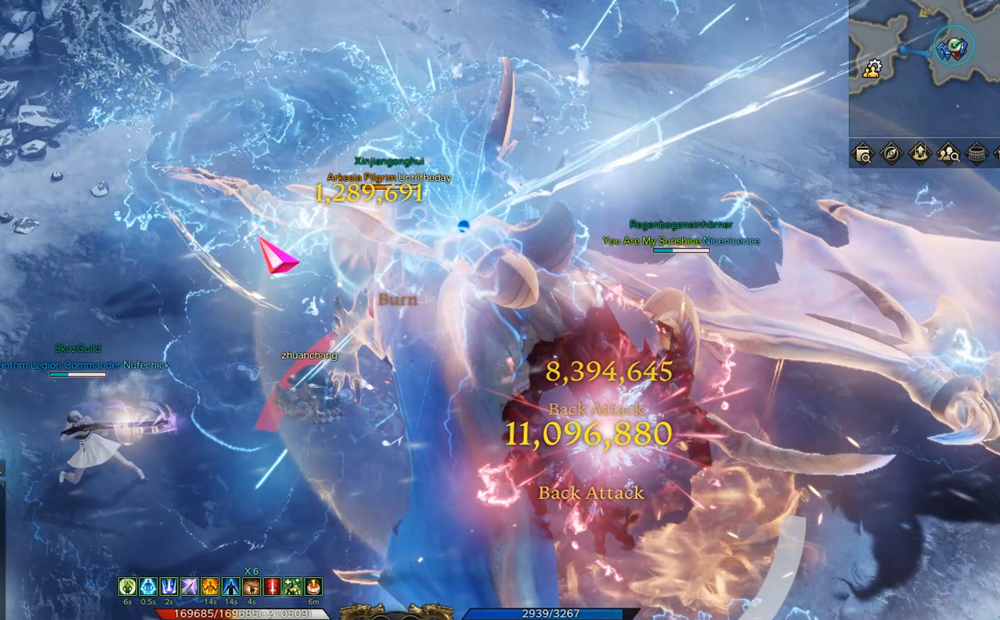1000x620 pixels.
Task: Click the compass button below minimap
Action: (891, 154)
